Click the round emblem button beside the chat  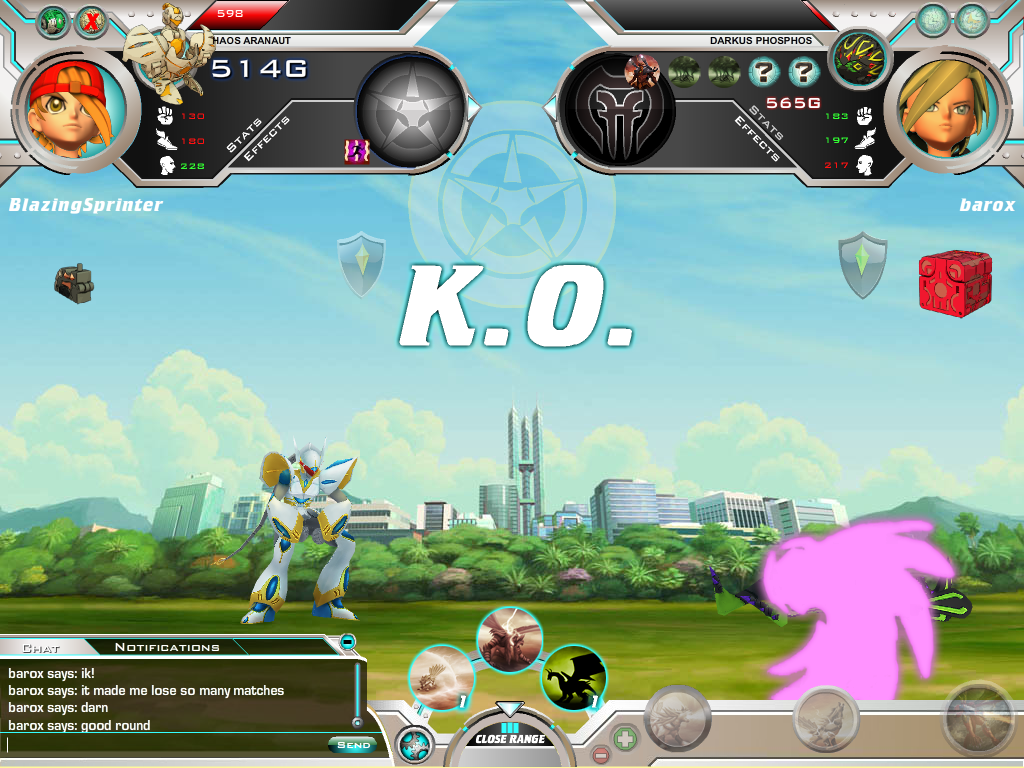tap(414, 745)
